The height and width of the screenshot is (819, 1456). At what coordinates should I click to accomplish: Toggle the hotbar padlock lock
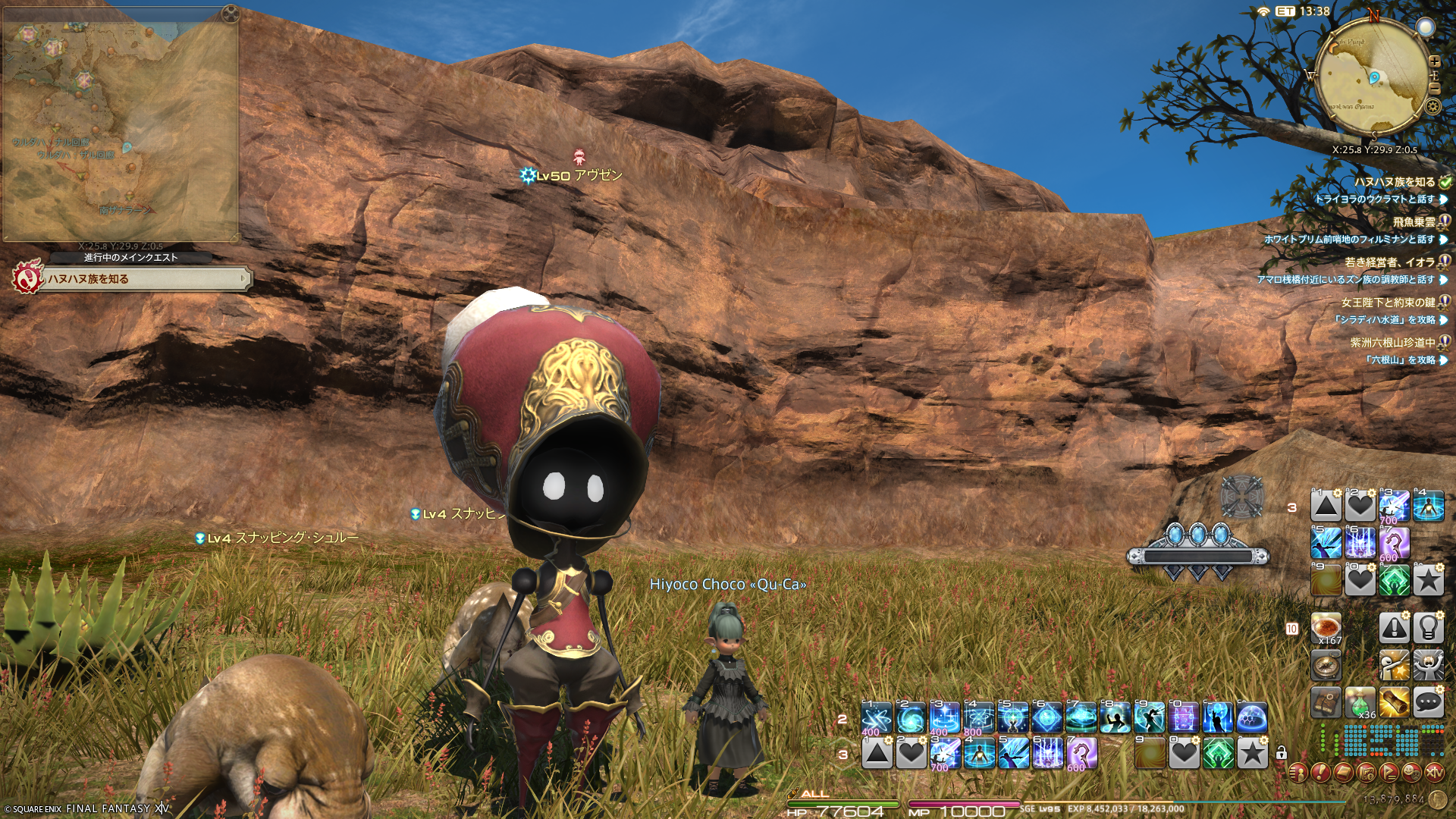click(1281, 753)
